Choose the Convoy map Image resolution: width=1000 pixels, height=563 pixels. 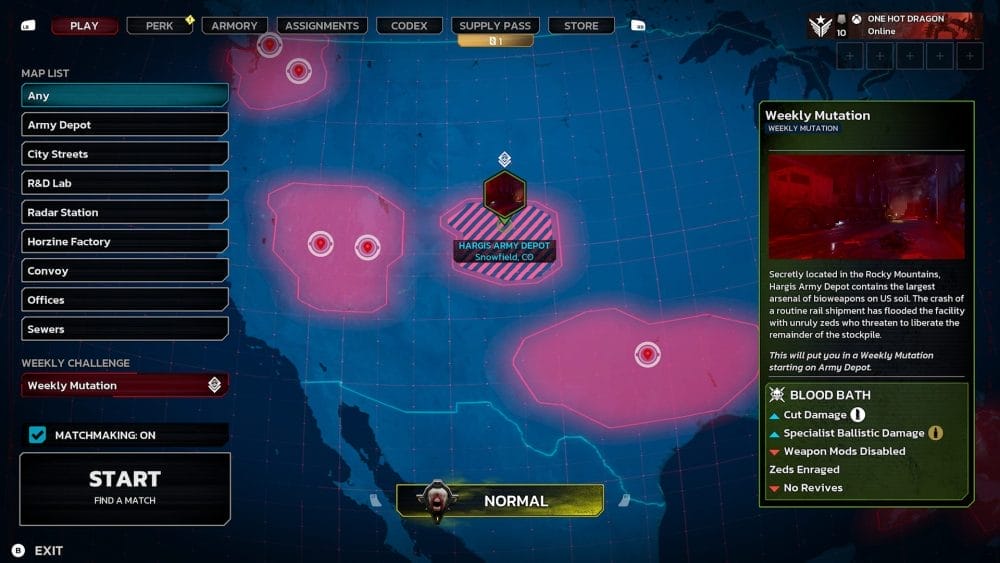click(125, 270)
